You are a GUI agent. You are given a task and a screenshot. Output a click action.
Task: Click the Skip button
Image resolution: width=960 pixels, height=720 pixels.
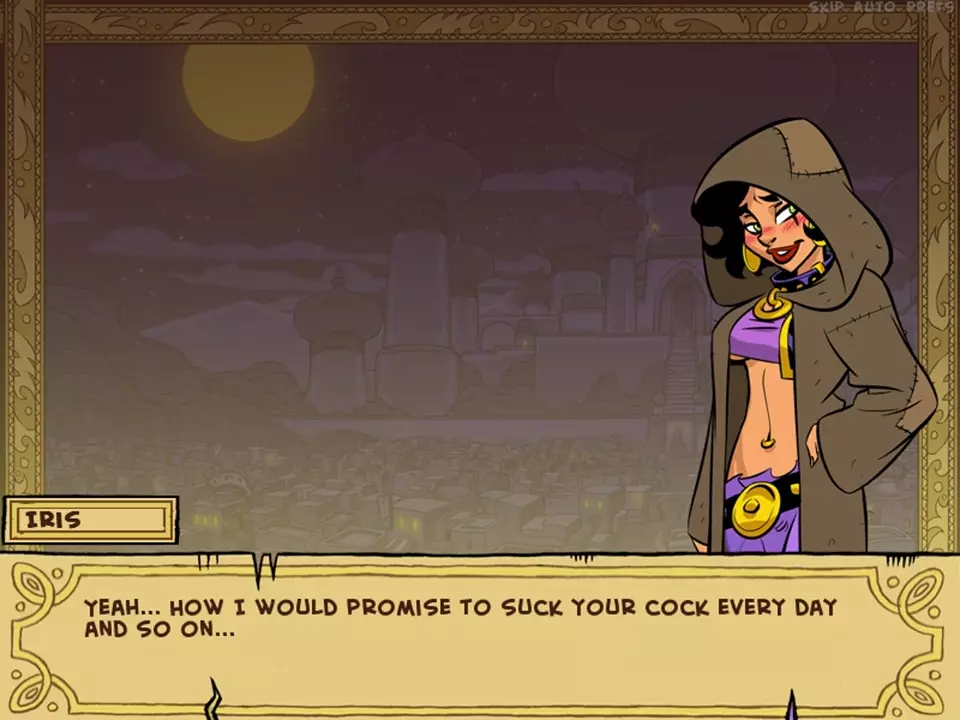tap(828, 7)
